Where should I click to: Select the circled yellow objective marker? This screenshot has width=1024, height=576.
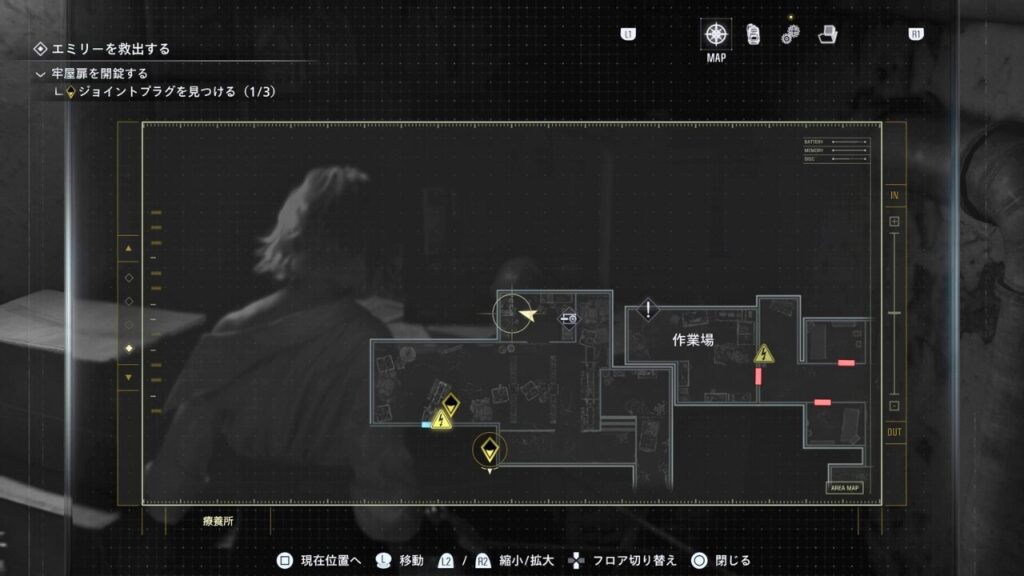tap(489, 448)
